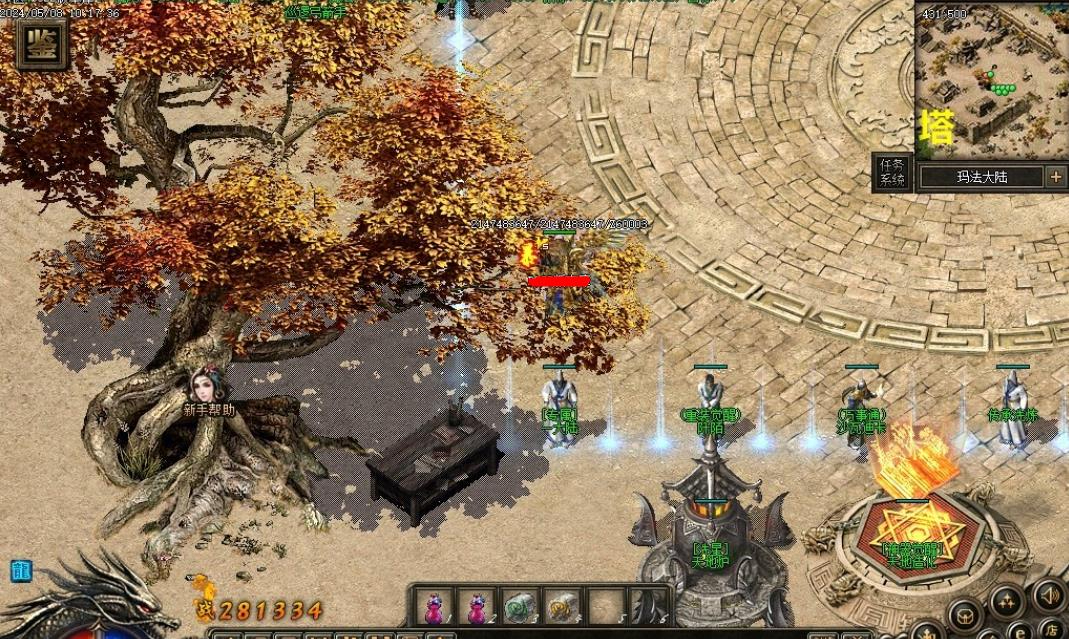Use the second pink potion in the hotbar
Viewport: 1069px width, 639px height.
pos(477,607)
